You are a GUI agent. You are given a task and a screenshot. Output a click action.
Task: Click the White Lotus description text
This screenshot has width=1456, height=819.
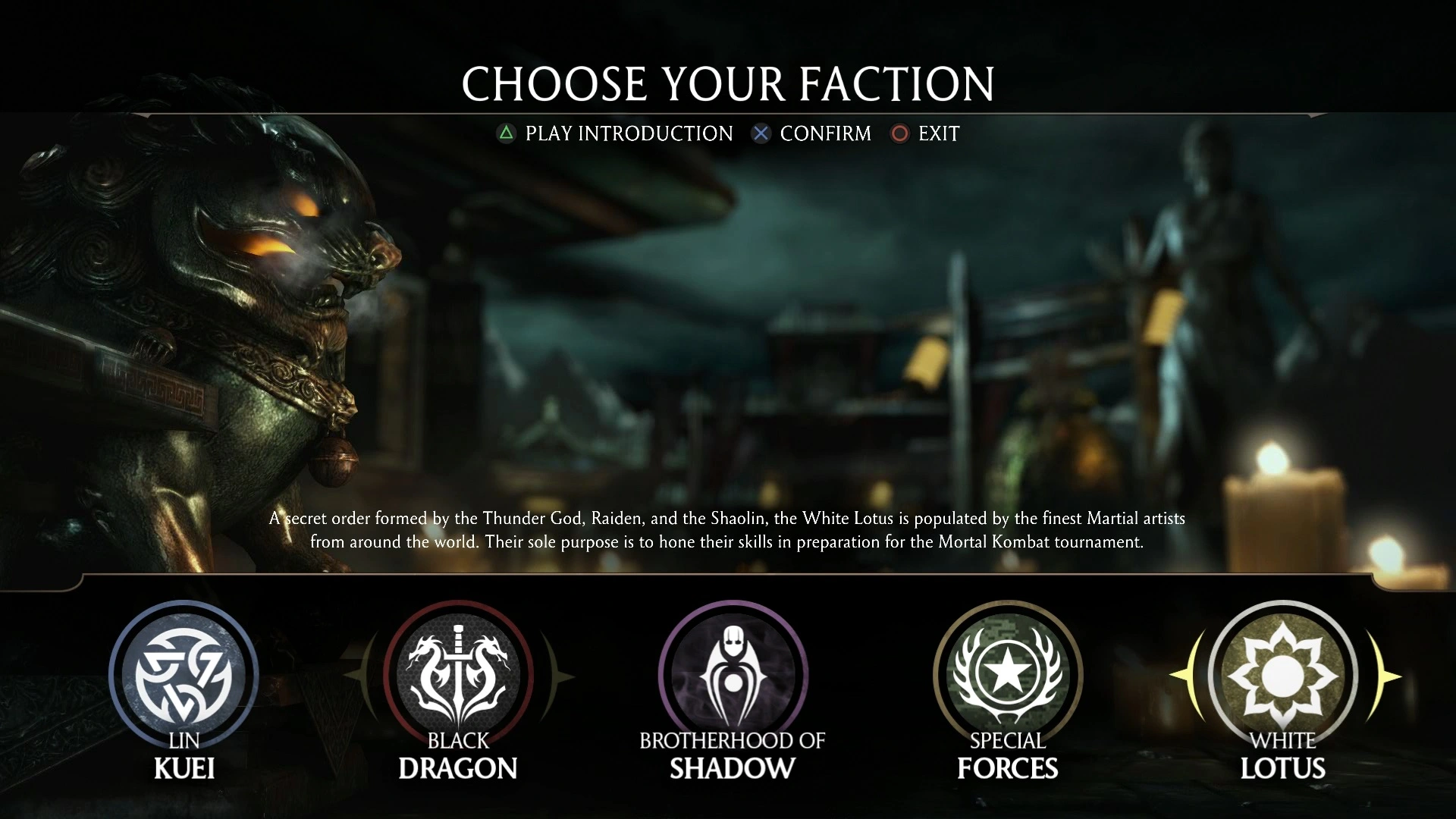[x=726, y=530]
